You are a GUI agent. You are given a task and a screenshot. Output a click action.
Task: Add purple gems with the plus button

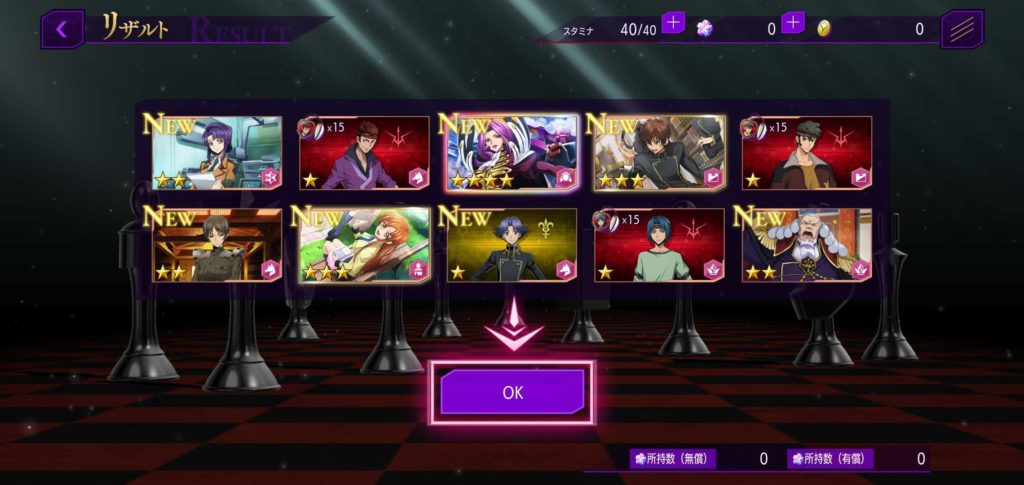[793, 23]
